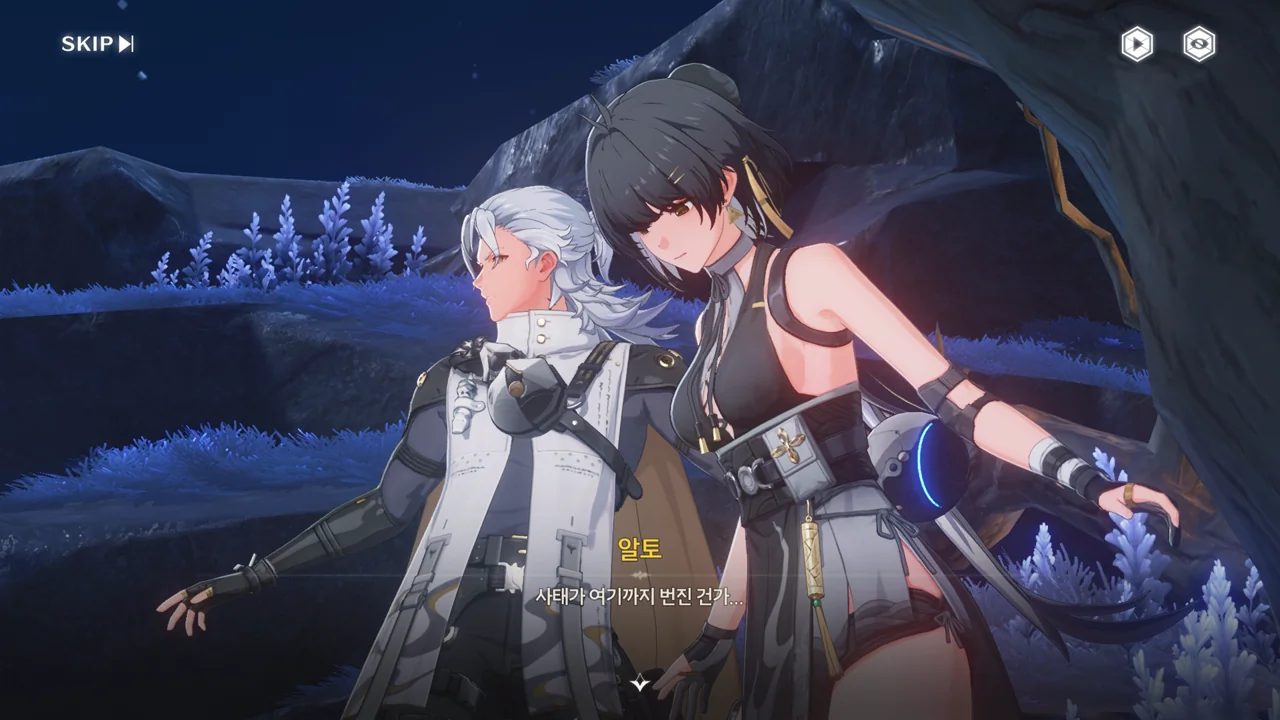Skip the cutscene dialogue

coord(97,44)
